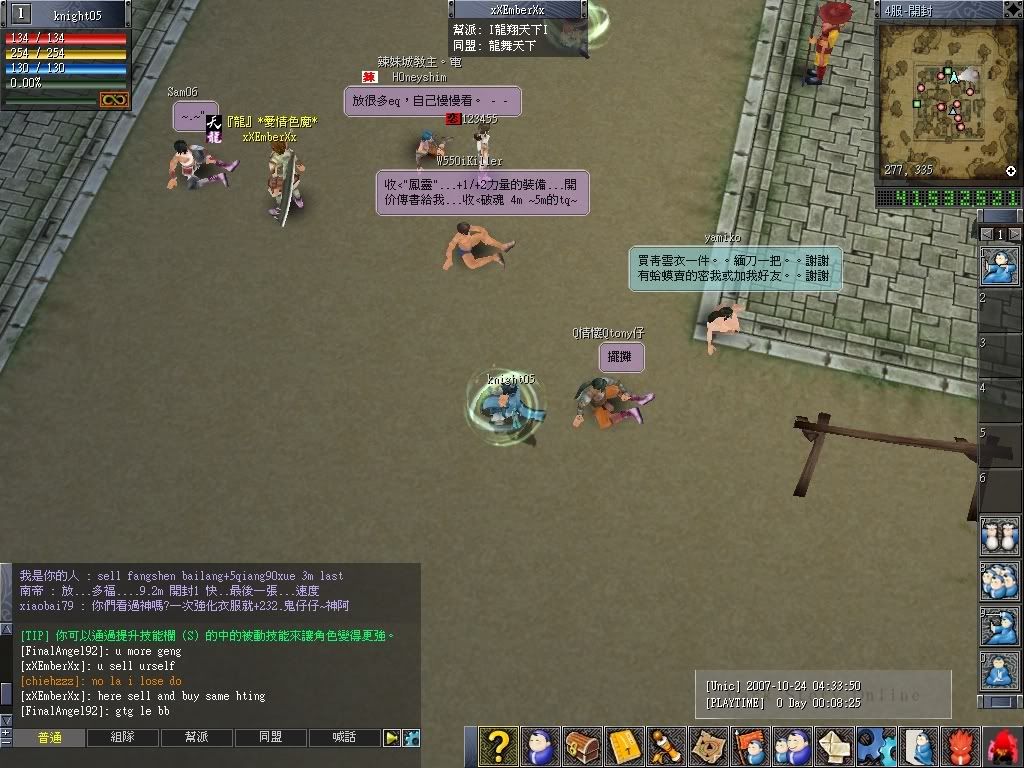Viewport: 1024px width, 768px height.
Task: Open the paper envelope mail icon
Action: pos(835,747)
